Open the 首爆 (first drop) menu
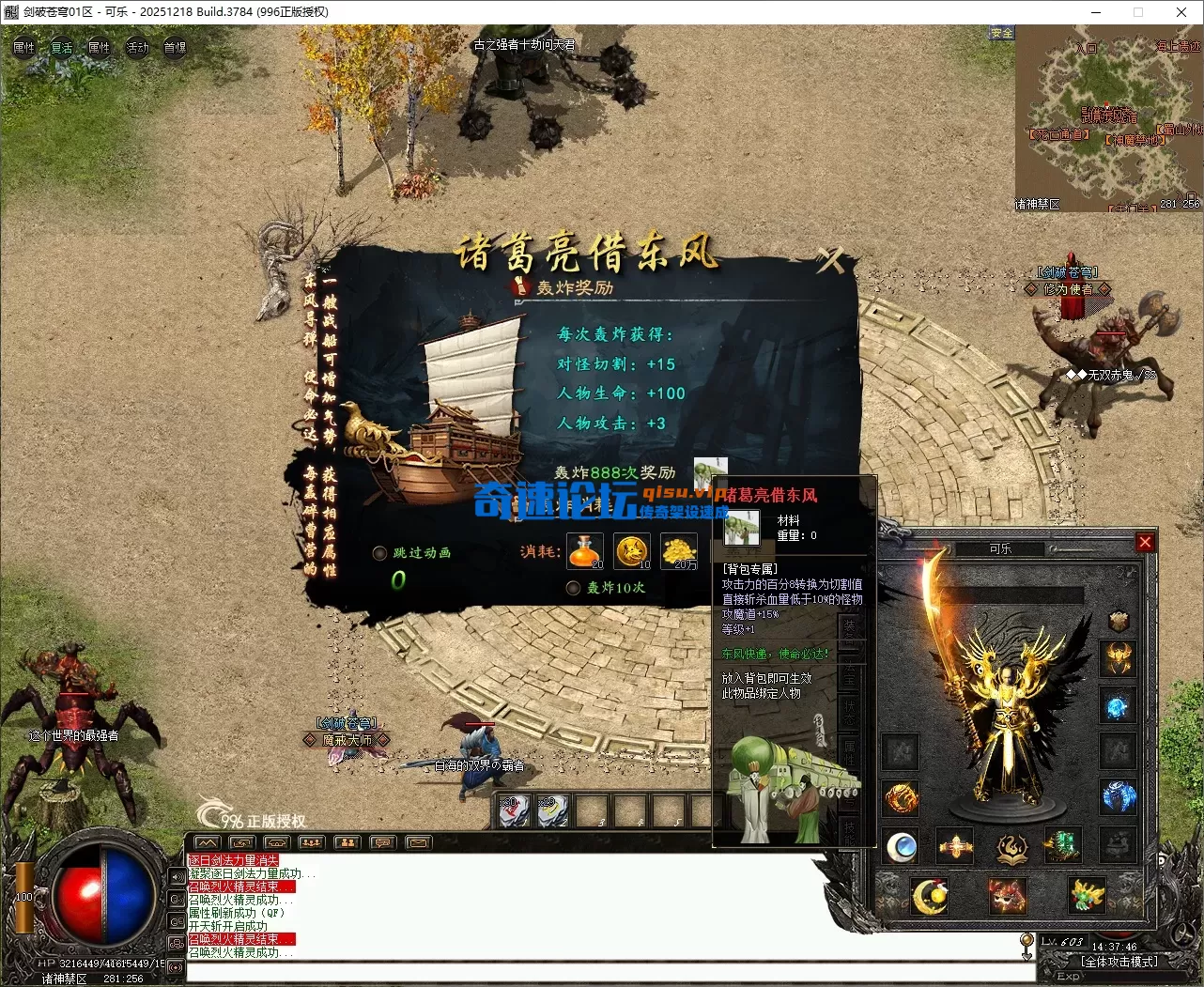Viewport: 1204px width, 987px height. pyautogui.click(x=175, y=47)
